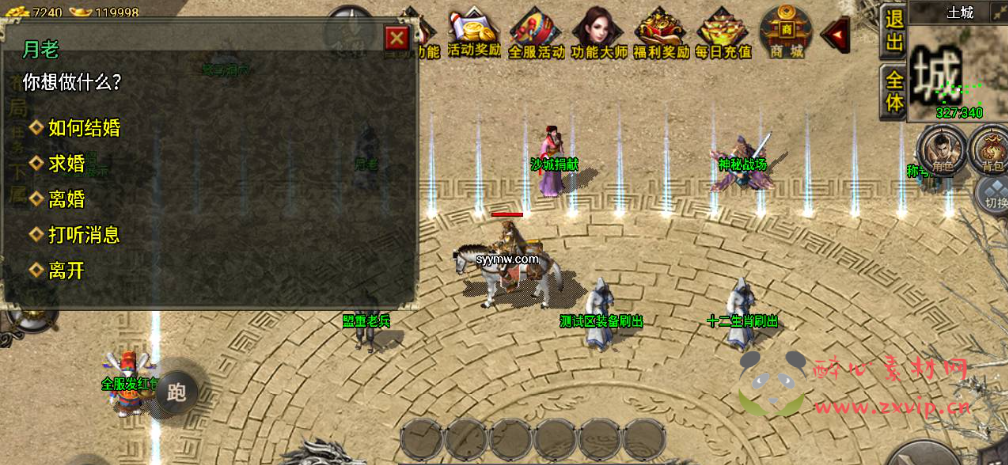Viewport: 1008px width, 465px height.
Task: Select the 求婚 option
Action: click(67, 163)
